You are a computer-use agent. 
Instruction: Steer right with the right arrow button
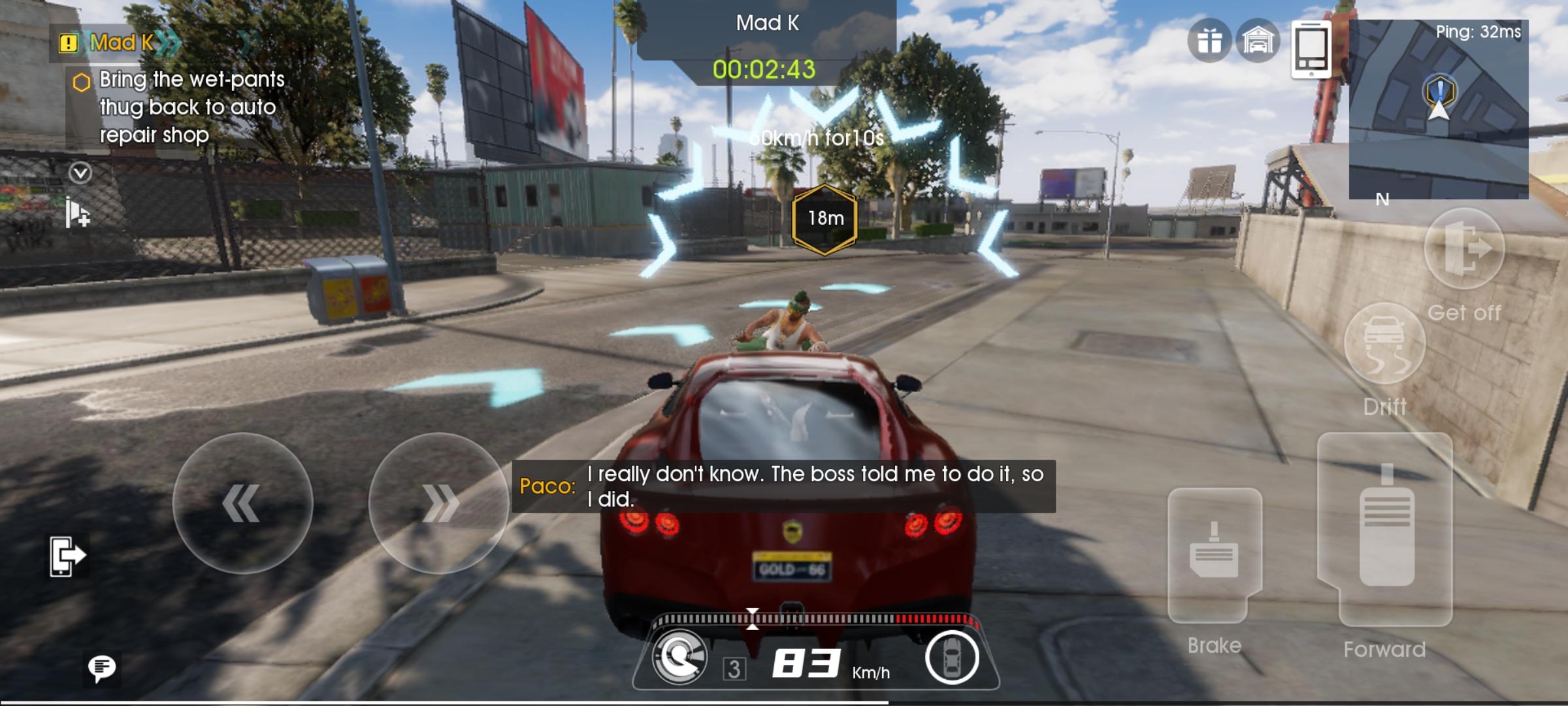tap(438, 503)
